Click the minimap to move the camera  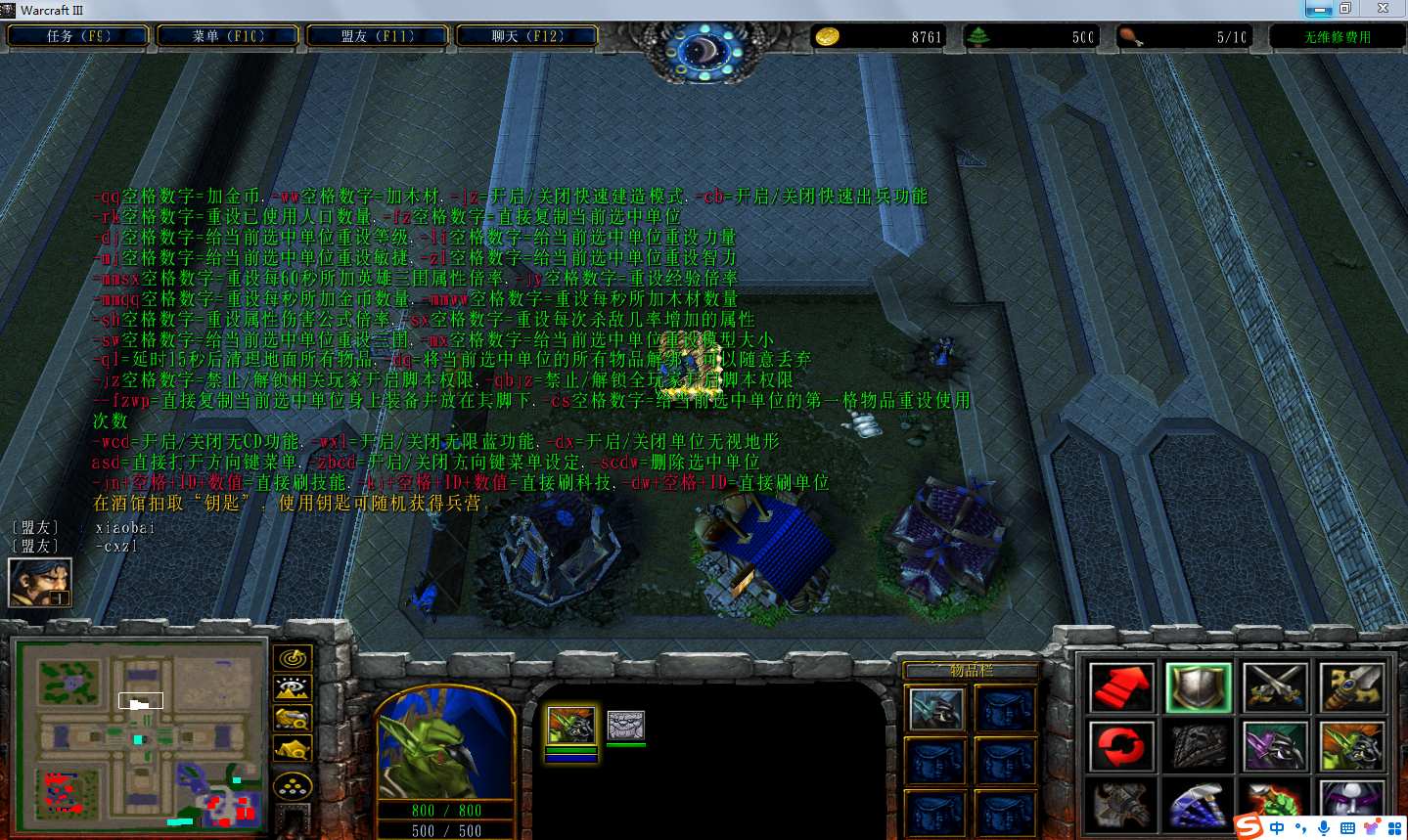141,735
